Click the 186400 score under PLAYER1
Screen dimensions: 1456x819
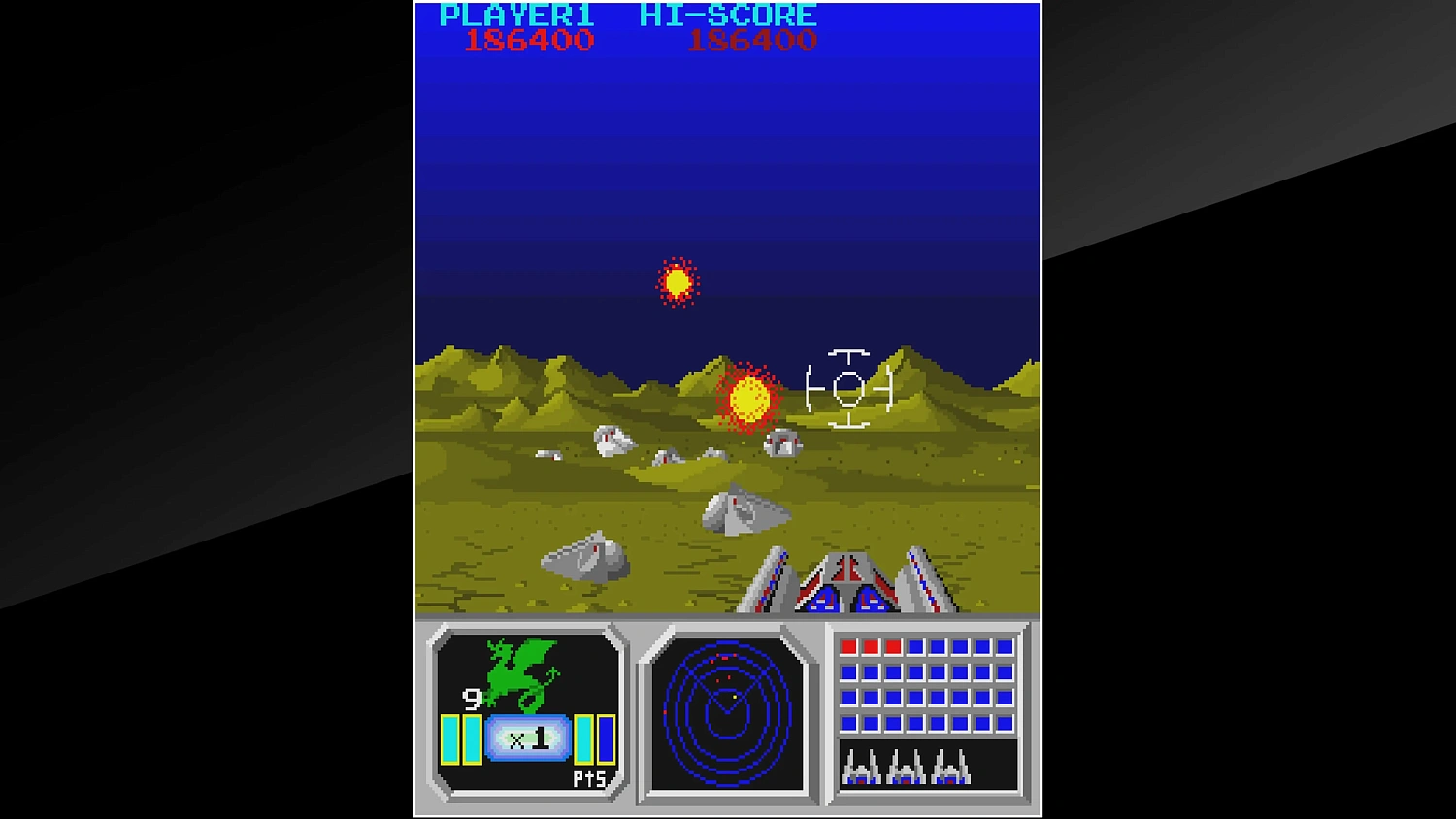[529, 40]
